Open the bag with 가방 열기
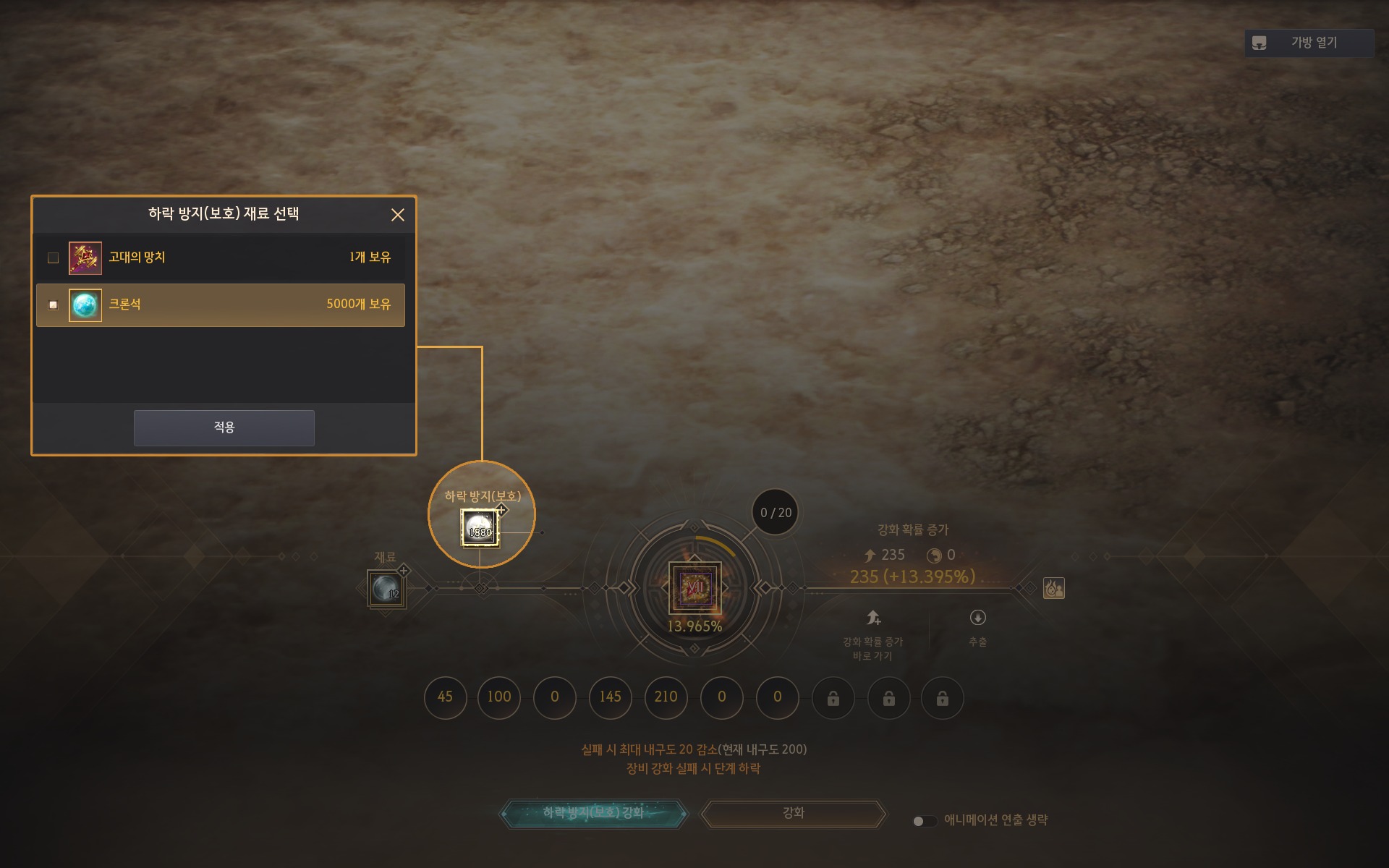The height and width of the screenshot is (868, 1389). (x=1308, y=43)
